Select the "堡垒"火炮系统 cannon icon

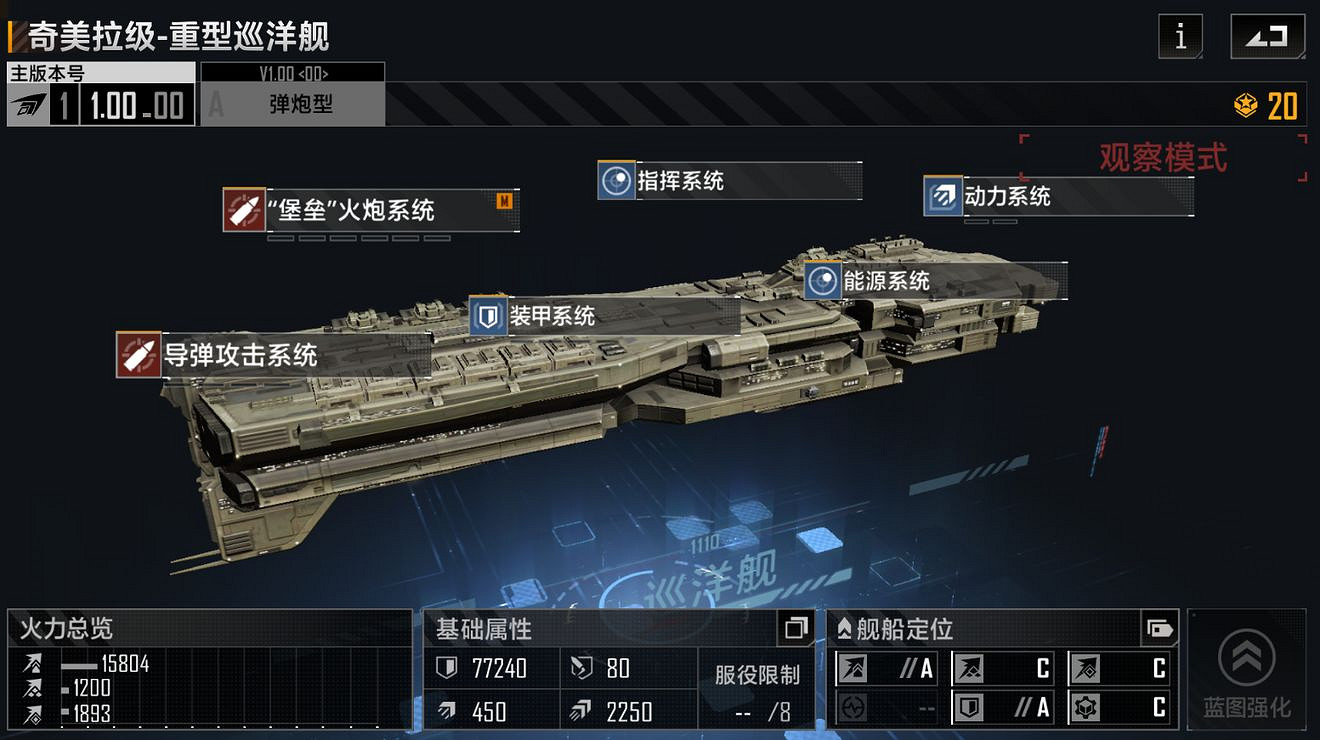click(245, 211)
